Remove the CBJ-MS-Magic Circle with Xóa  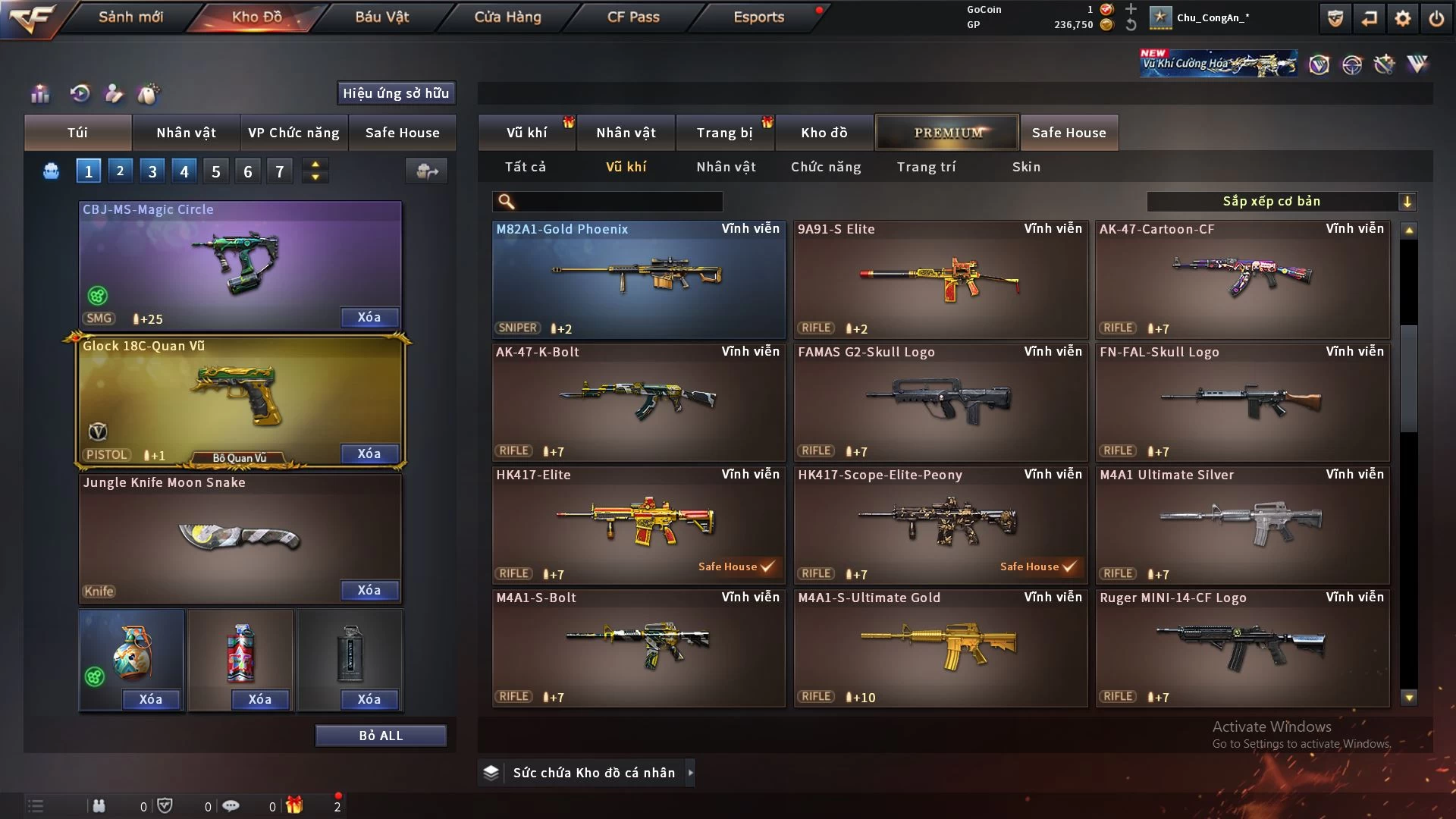(369, 317)
